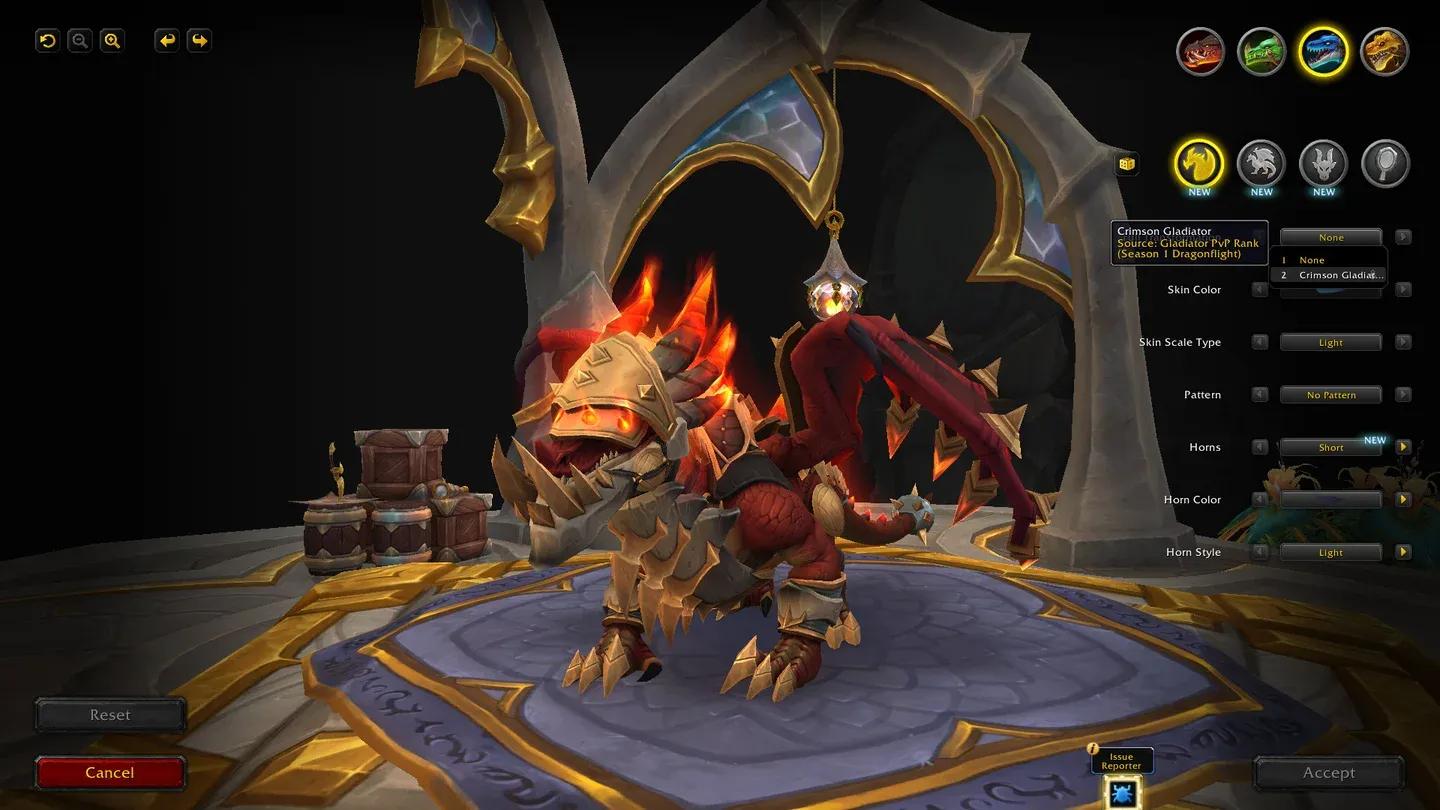This screenshot has width=1440, height=810.
Task: Select the zoom out magnifier icon
Action: (x=79, y=40)
